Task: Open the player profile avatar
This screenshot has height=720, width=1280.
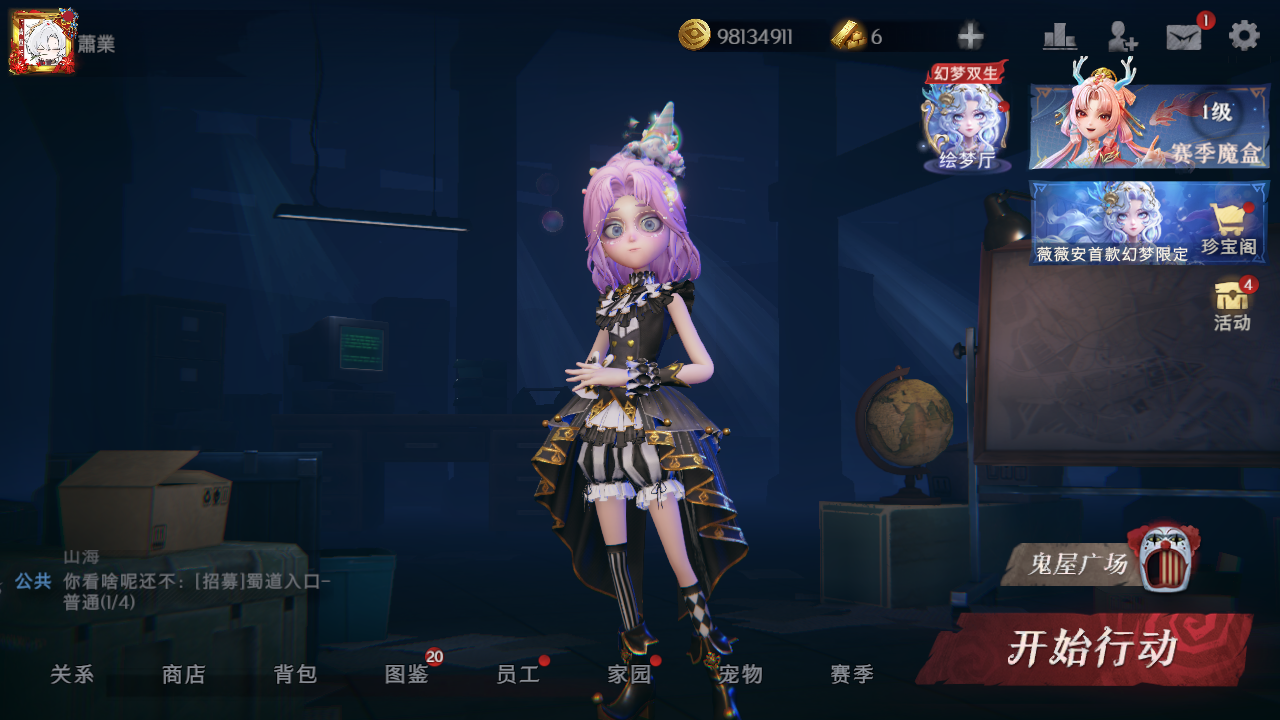Action: pos(42,41)
